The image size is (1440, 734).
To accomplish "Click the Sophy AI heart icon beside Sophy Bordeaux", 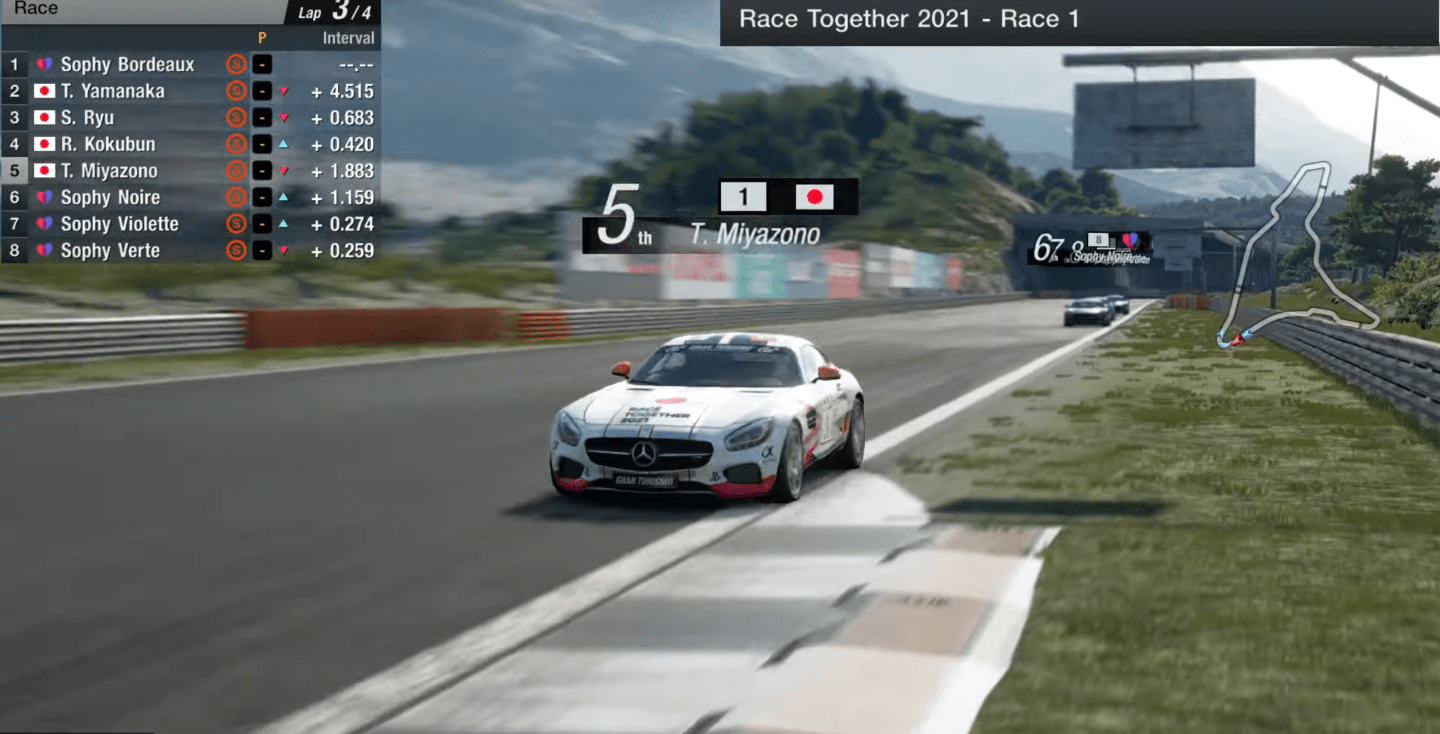I will [43, 63].
